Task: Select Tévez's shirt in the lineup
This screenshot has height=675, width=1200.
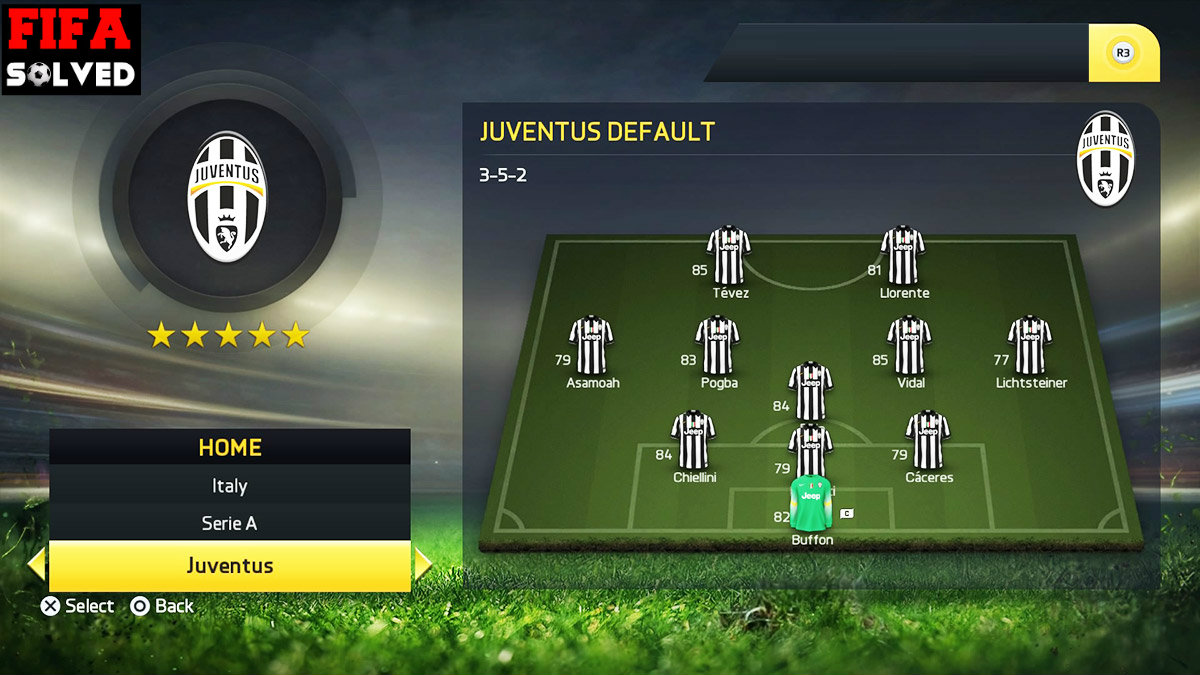Action: pyautogui.click(x=729, y=255)
